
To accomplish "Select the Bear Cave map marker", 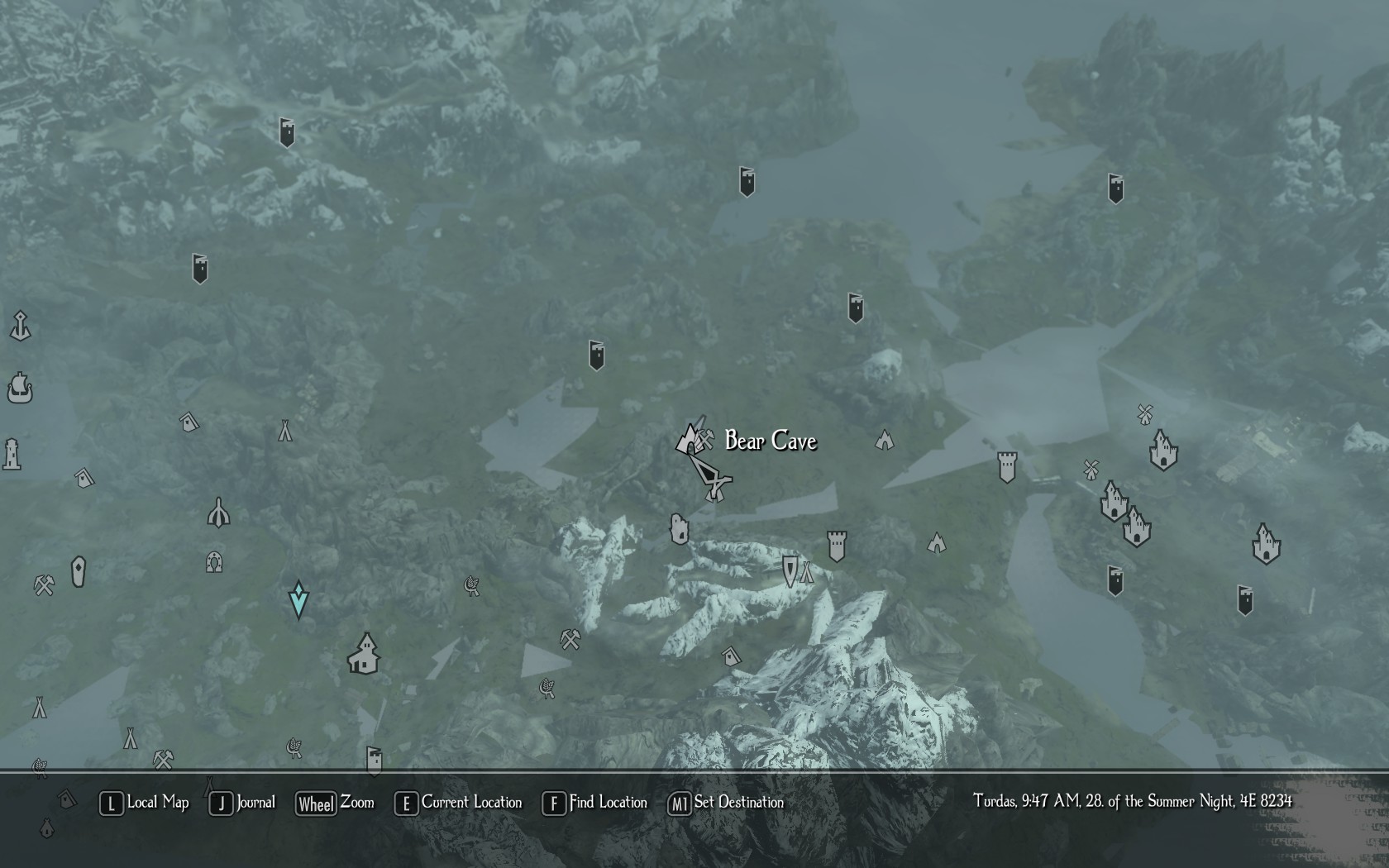I will [687, 438].
